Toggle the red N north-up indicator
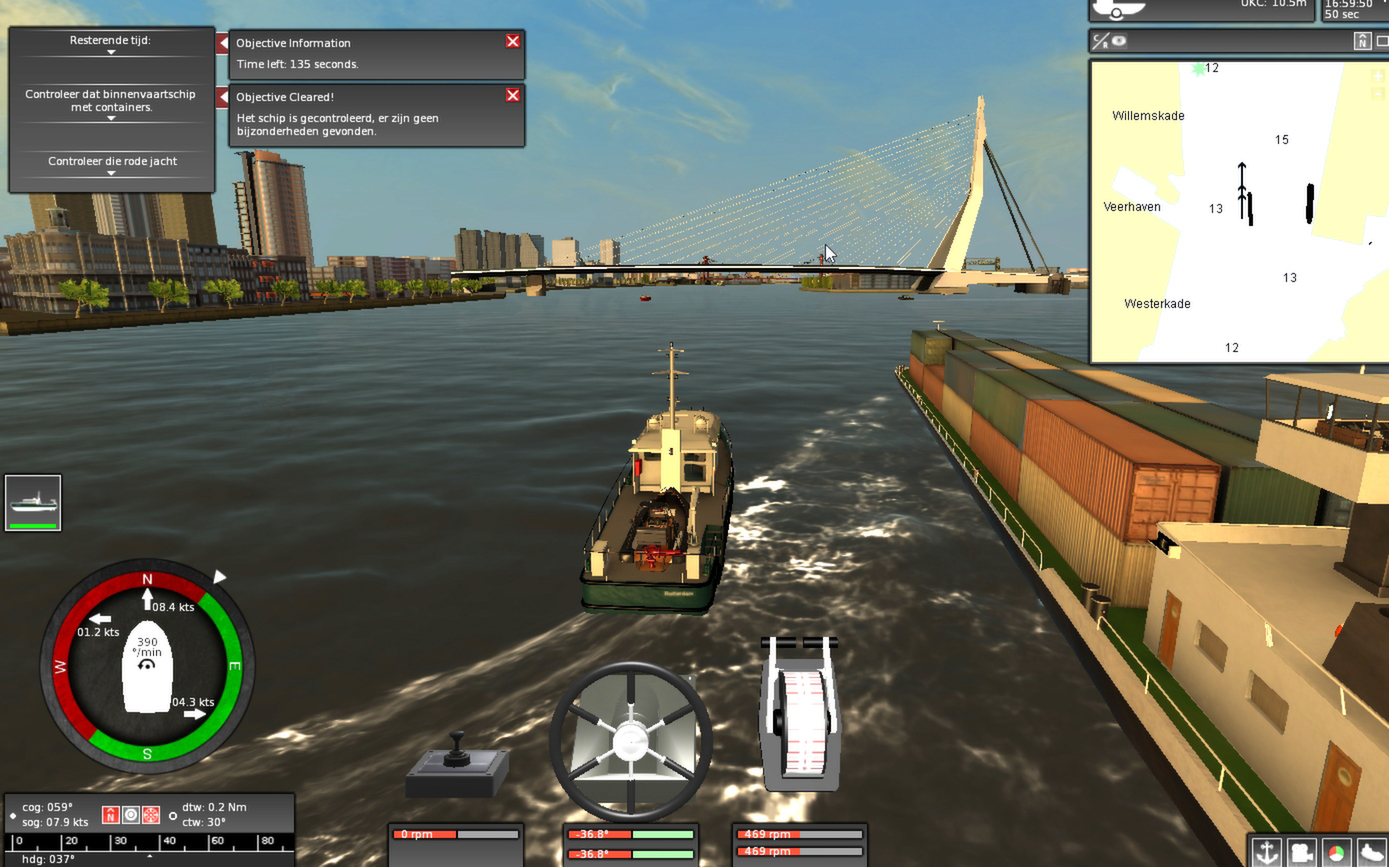The width and height of the screenshot is (1389, 867). point(110,815)
